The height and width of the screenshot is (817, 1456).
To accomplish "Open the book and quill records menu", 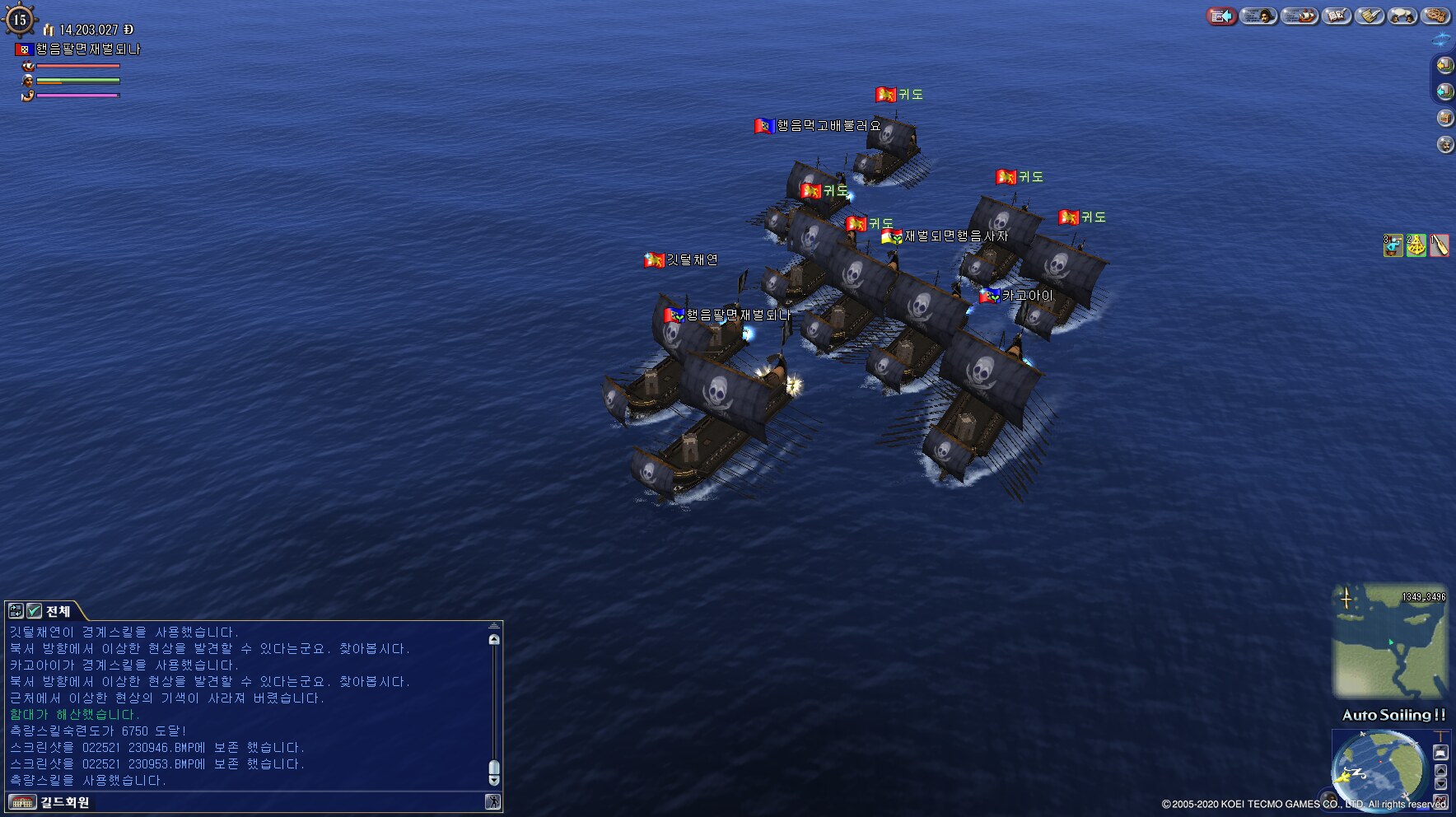I will point(1337,16).
